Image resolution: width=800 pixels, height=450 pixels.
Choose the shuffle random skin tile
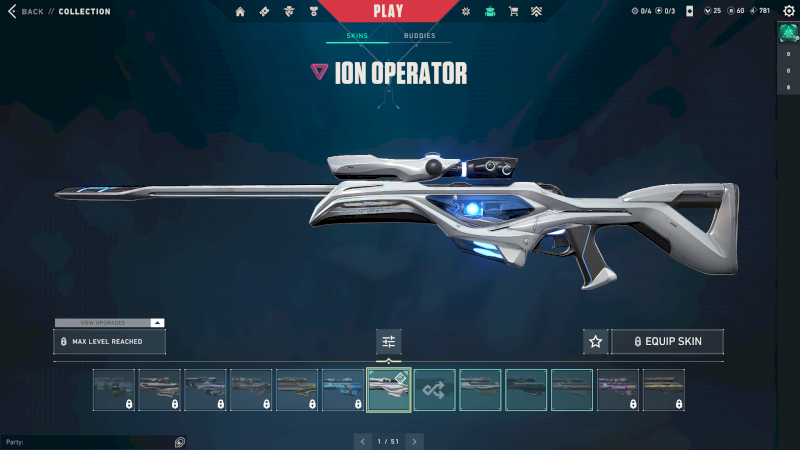click(435, 390)
